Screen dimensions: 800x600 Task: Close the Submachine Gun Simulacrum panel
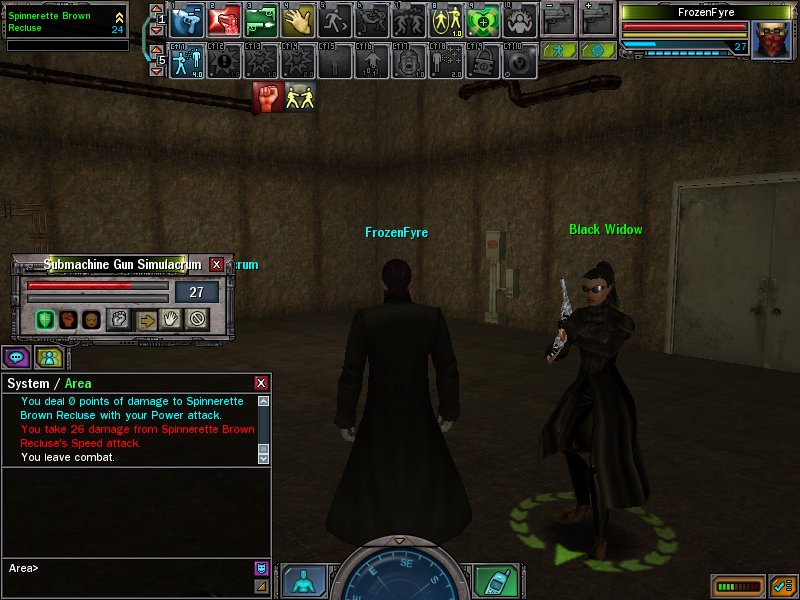point(217,265)
